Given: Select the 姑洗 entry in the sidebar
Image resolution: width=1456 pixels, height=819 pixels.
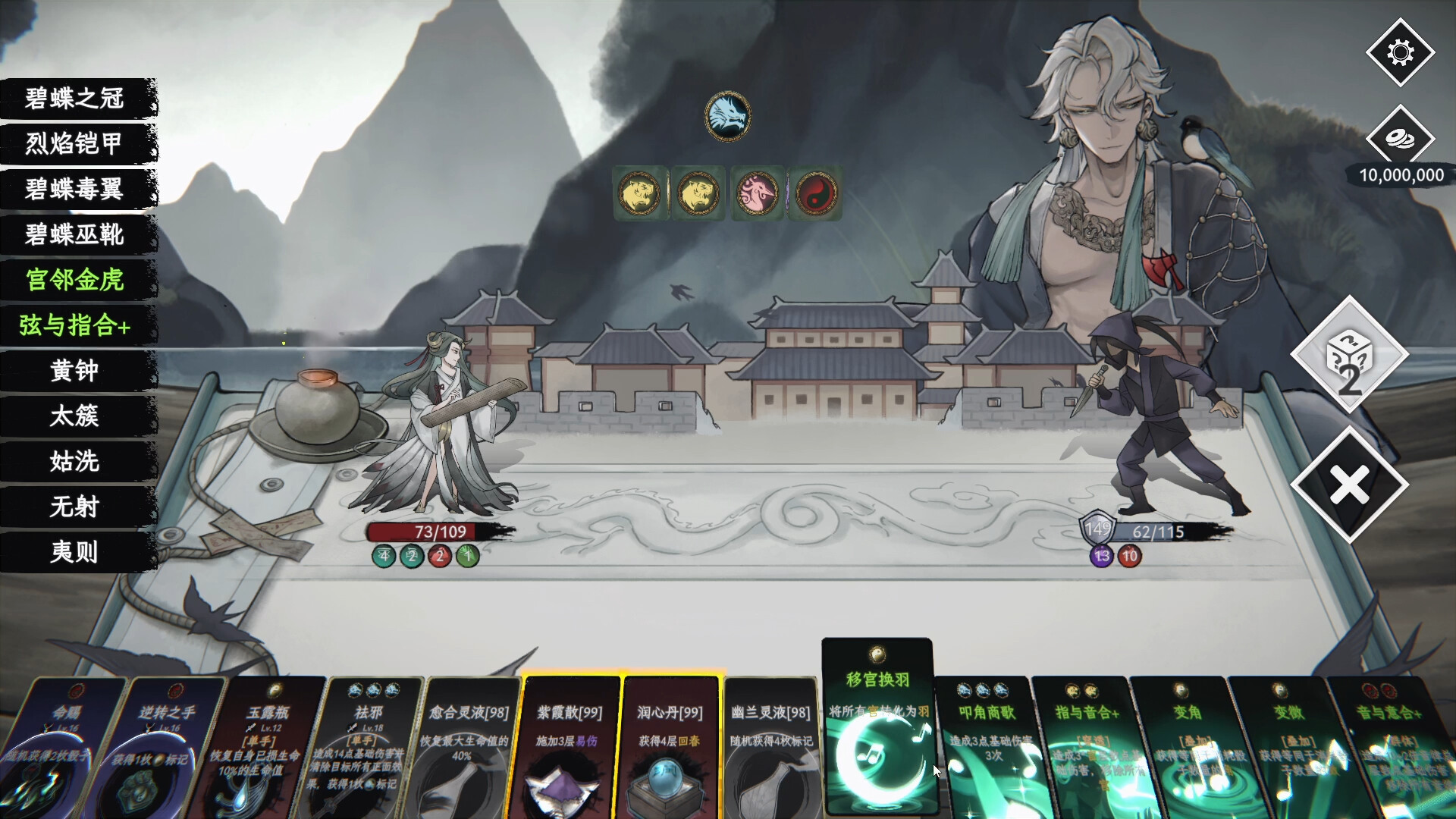Looking at the screenshot, I should click(73, 463).
